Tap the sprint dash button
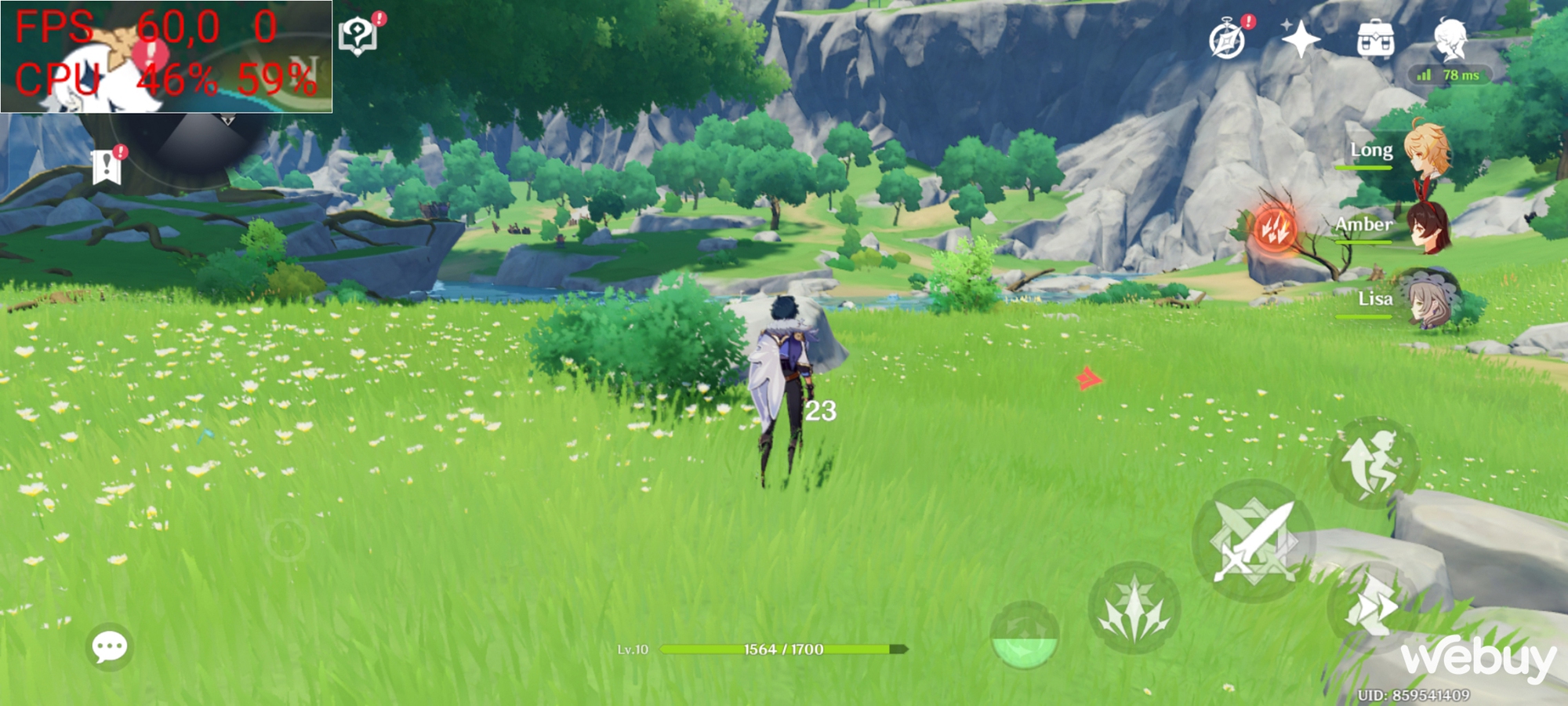 coord(1372,606)
